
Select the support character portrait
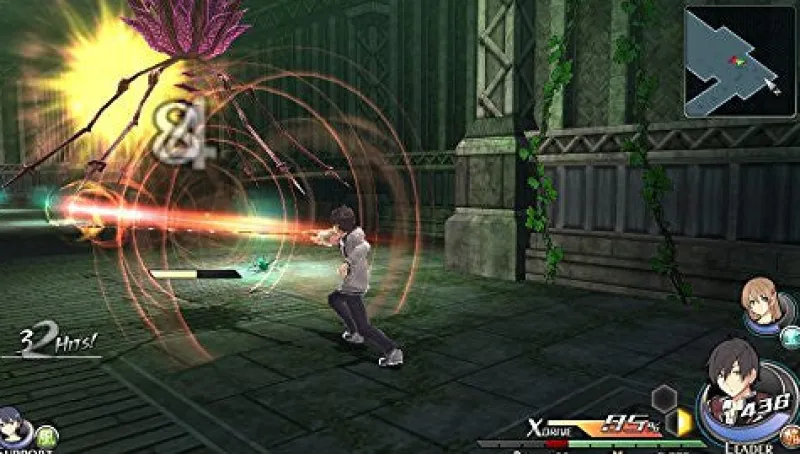(12, 425)
